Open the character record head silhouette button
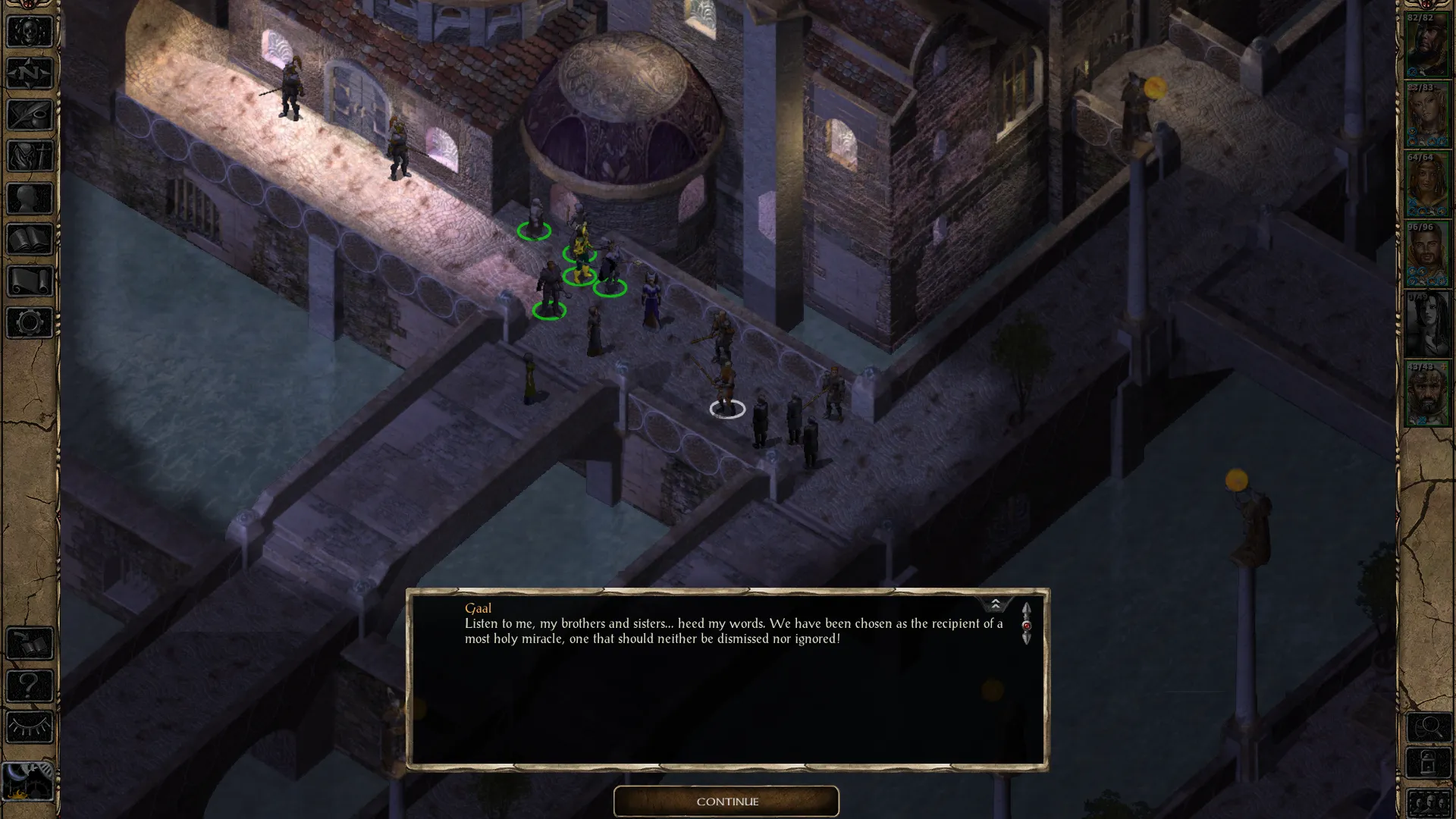Image resolution: width=1456 pixels, height=819 pixels. click(30, 199)
